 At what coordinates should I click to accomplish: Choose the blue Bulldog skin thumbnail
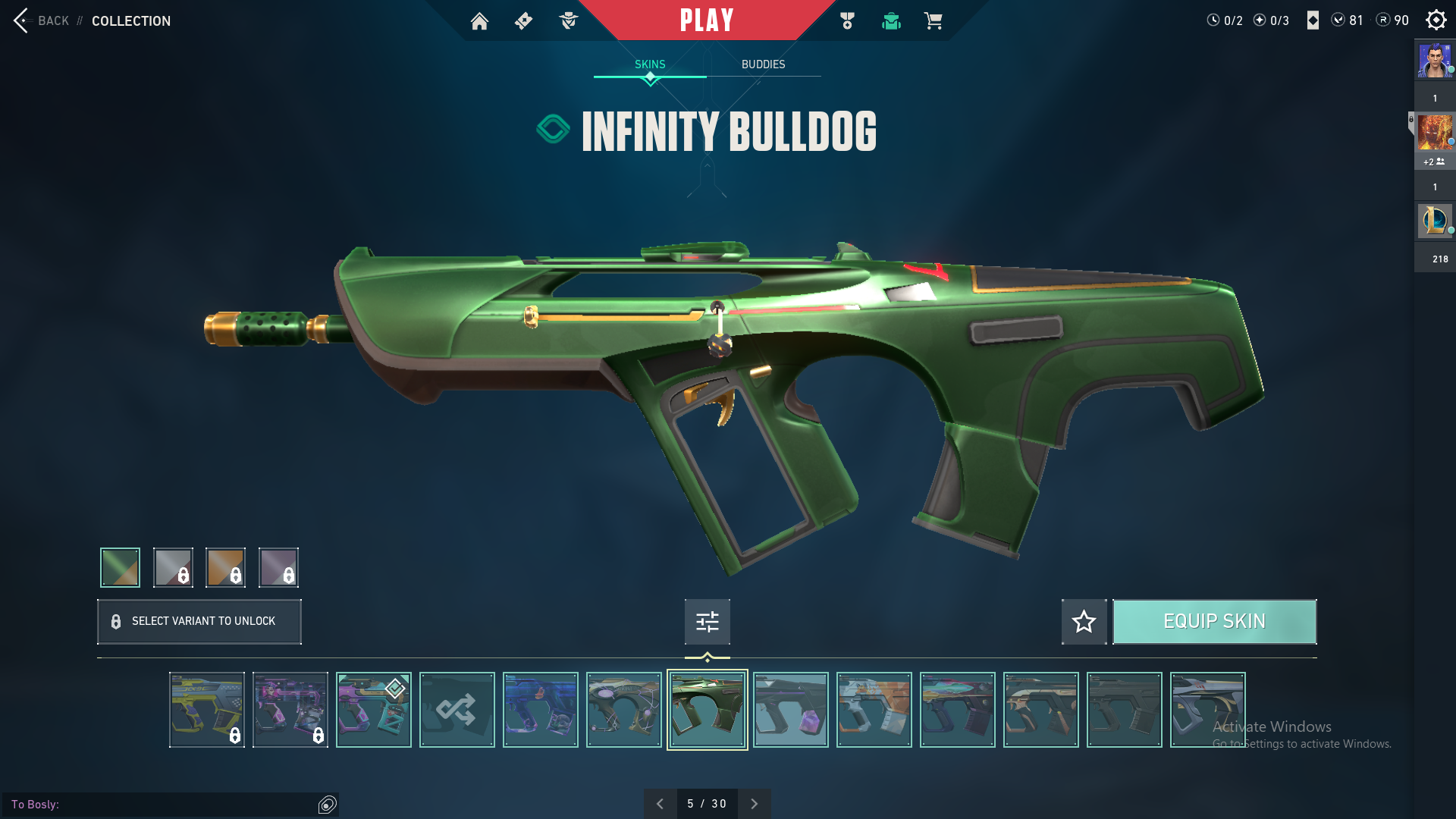tap(540, 710)
